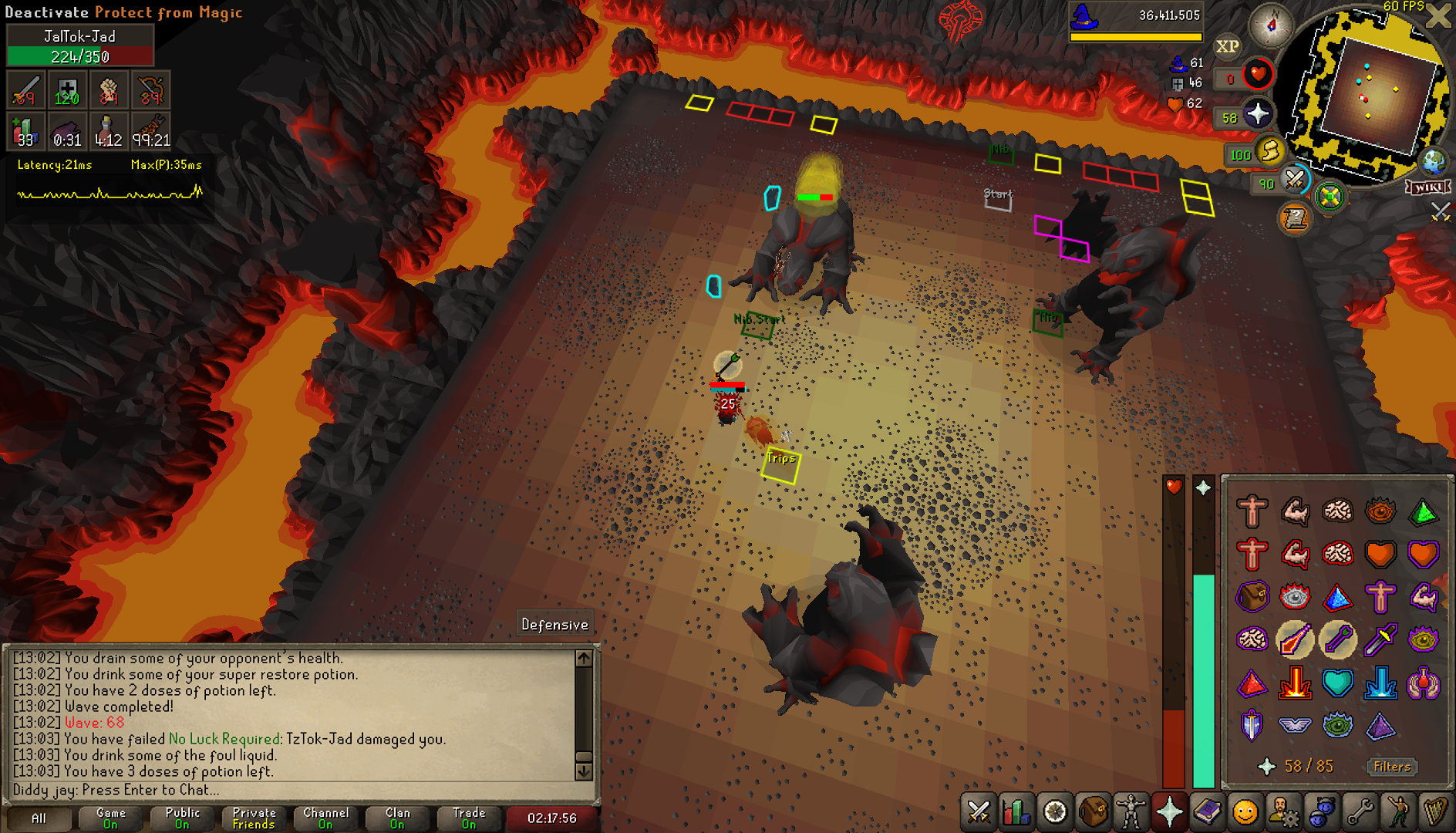1456x833 pixels.
Task: Click the Wiki lookup button
Action: coord(1428,187)
